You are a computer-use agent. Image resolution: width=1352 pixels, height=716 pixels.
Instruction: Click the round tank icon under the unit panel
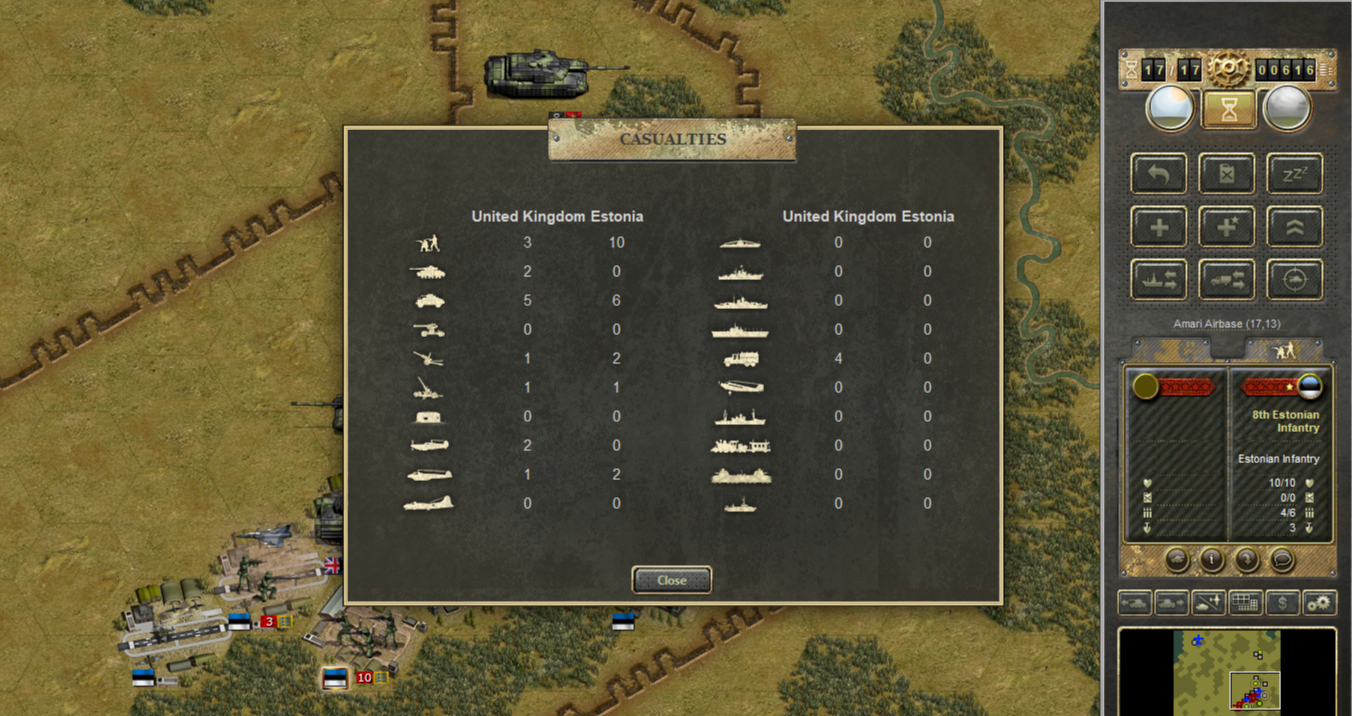[x=1177, y=560]
